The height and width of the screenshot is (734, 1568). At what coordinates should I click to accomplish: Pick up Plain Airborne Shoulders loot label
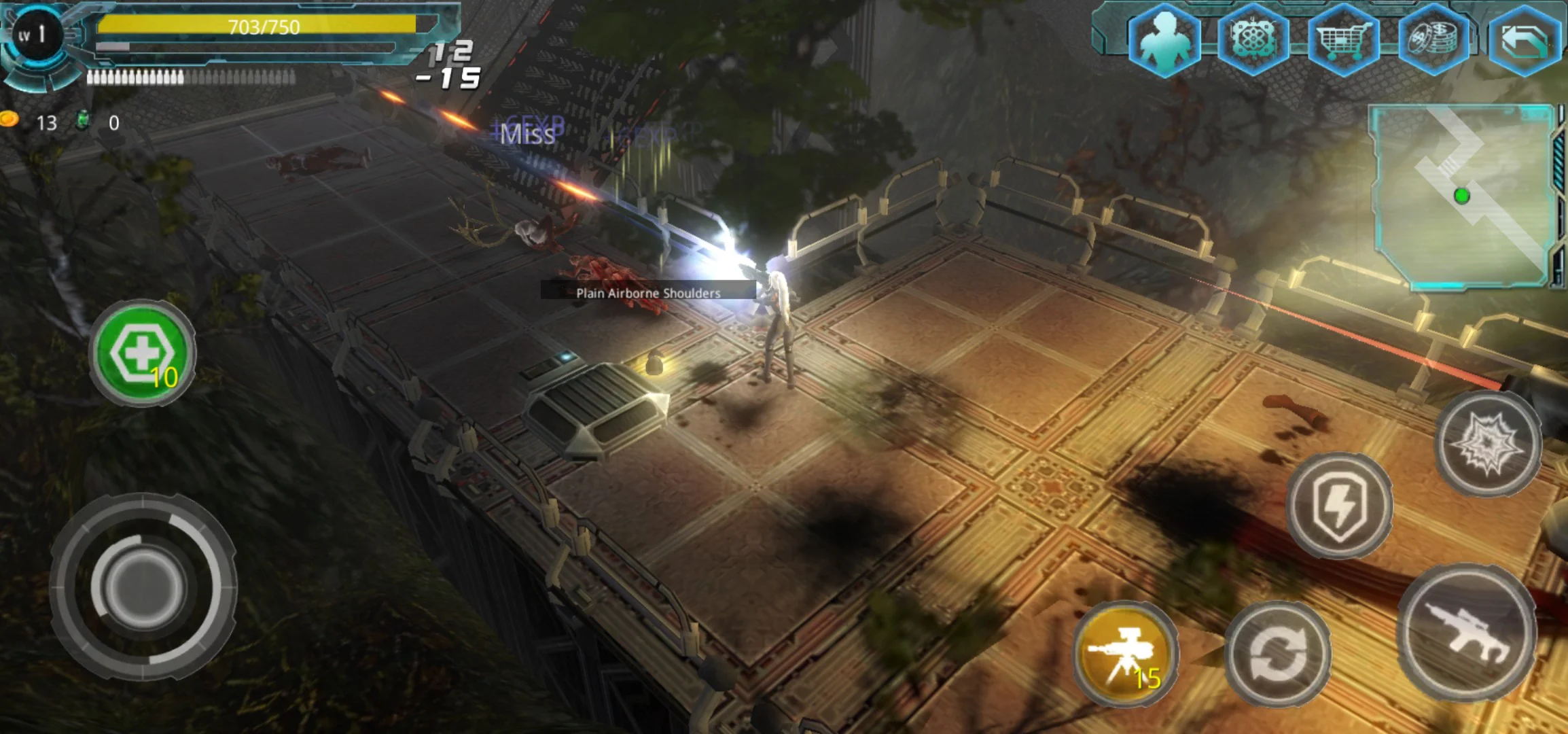[x=647, y=292]
